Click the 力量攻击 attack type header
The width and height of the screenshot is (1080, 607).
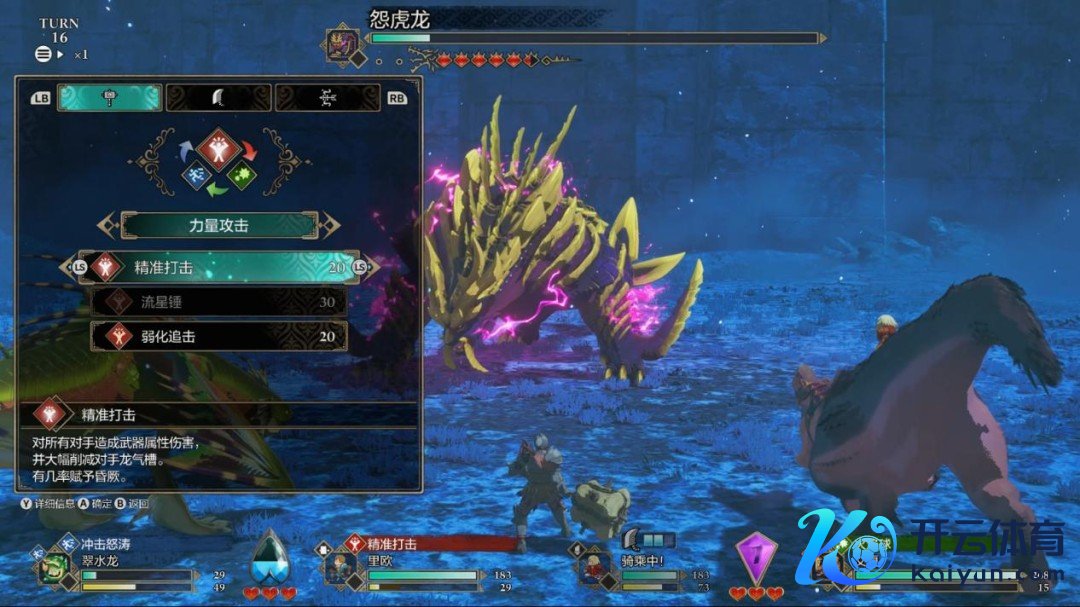(218, 225)
